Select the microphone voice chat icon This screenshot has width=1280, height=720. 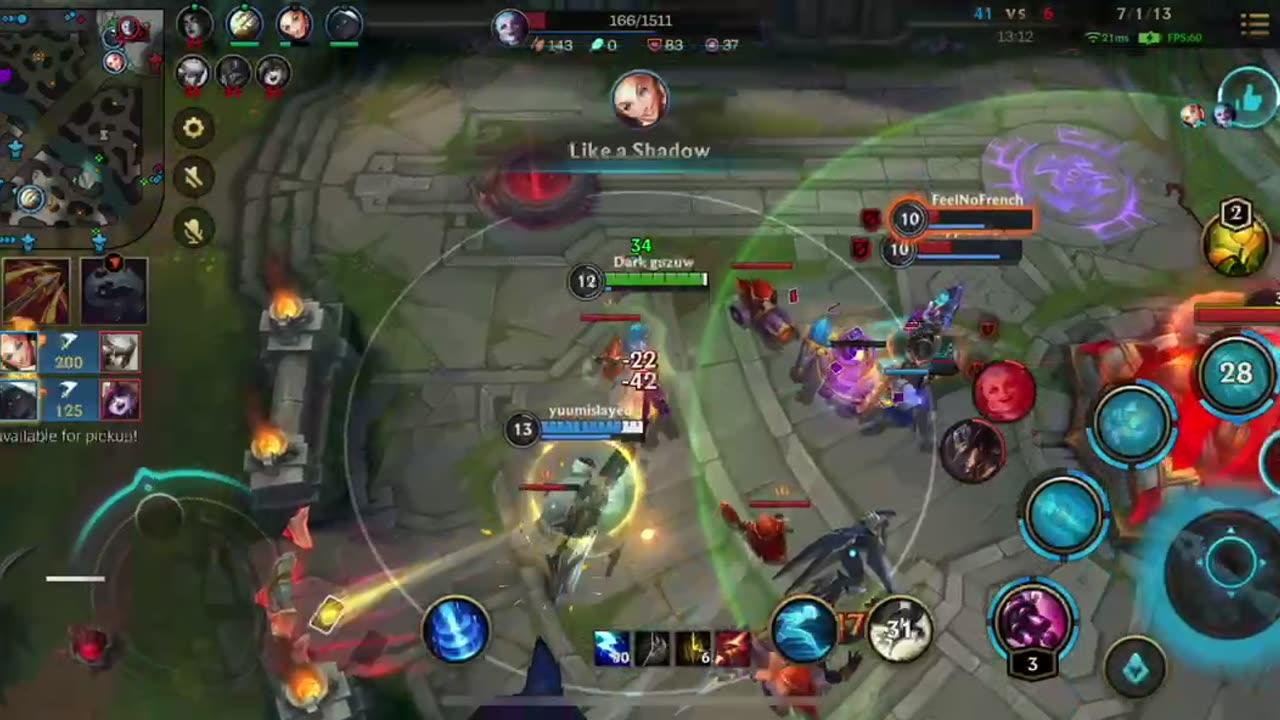pos(194,228)
